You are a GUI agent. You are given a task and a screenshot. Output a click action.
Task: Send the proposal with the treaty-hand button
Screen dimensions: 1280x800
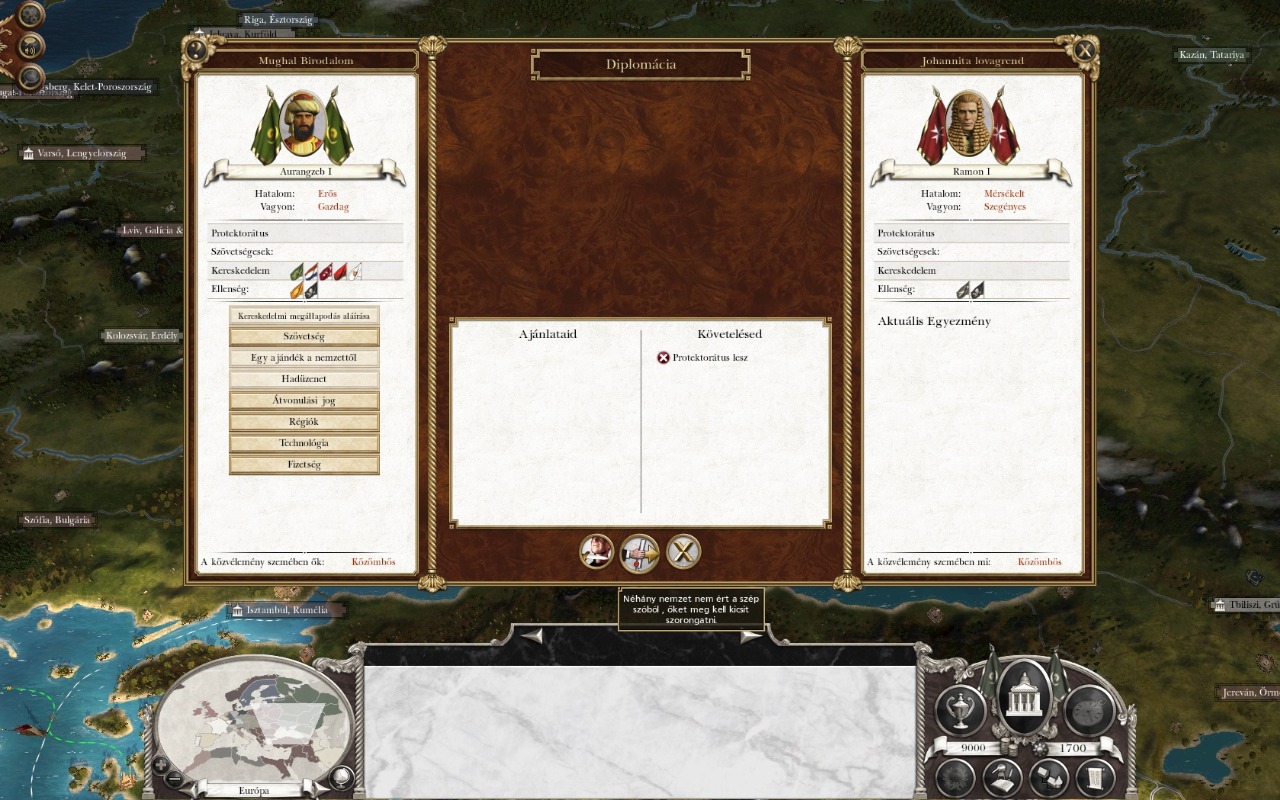640,551
